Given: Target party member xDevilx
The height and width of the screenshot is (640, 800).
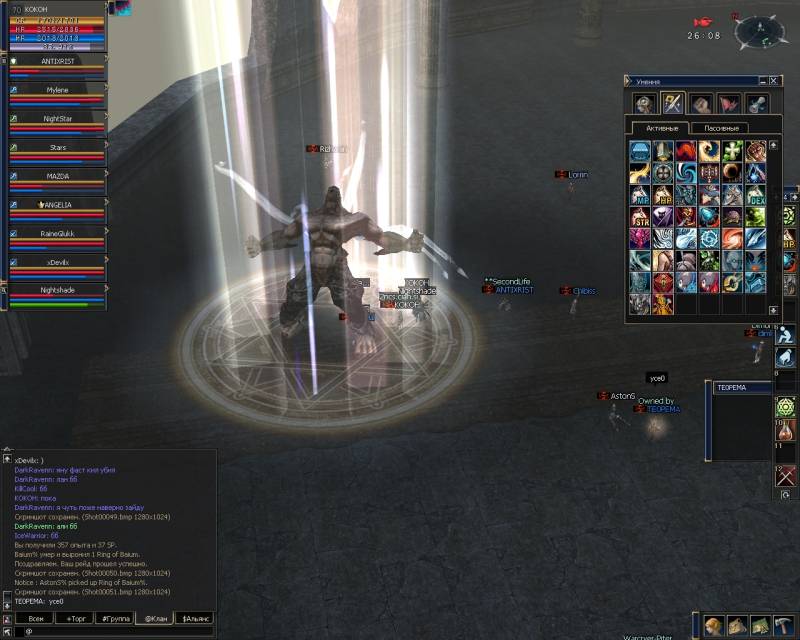Looking at the screenshot, I should point(57,262).
